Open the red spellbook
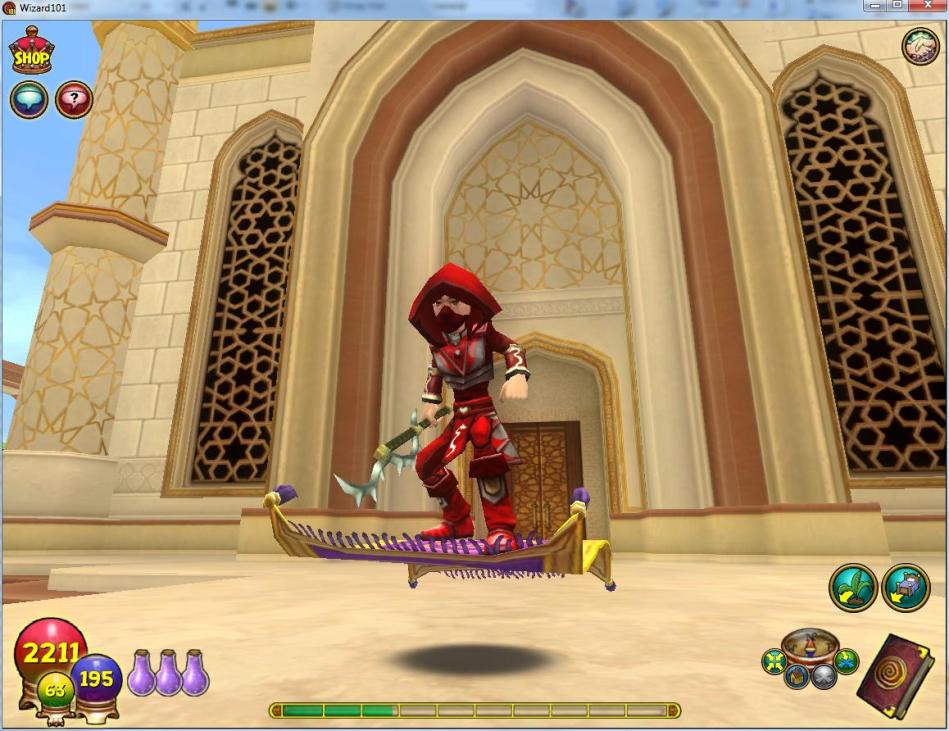 pyautogui.click(x=894, y=674)
